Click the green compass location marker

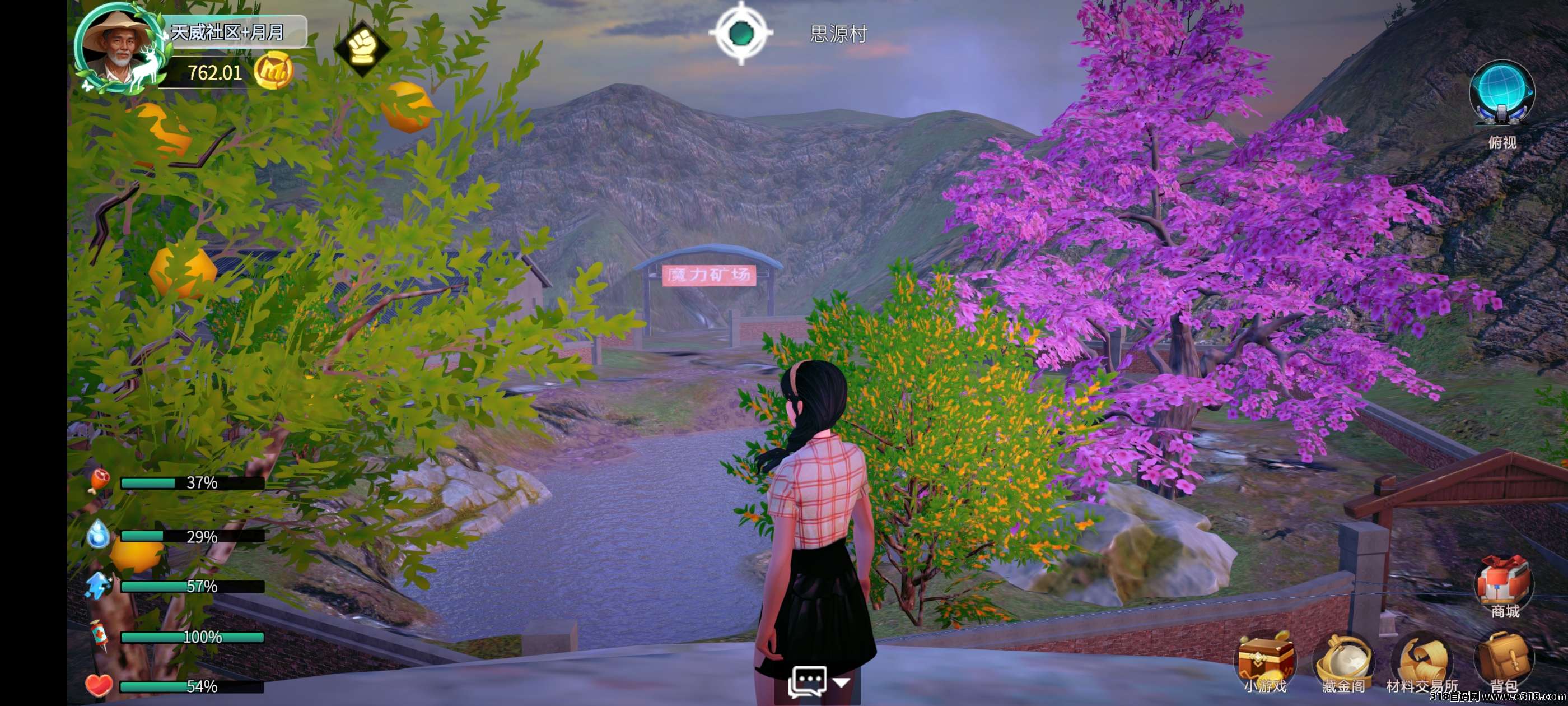[741, 33]
